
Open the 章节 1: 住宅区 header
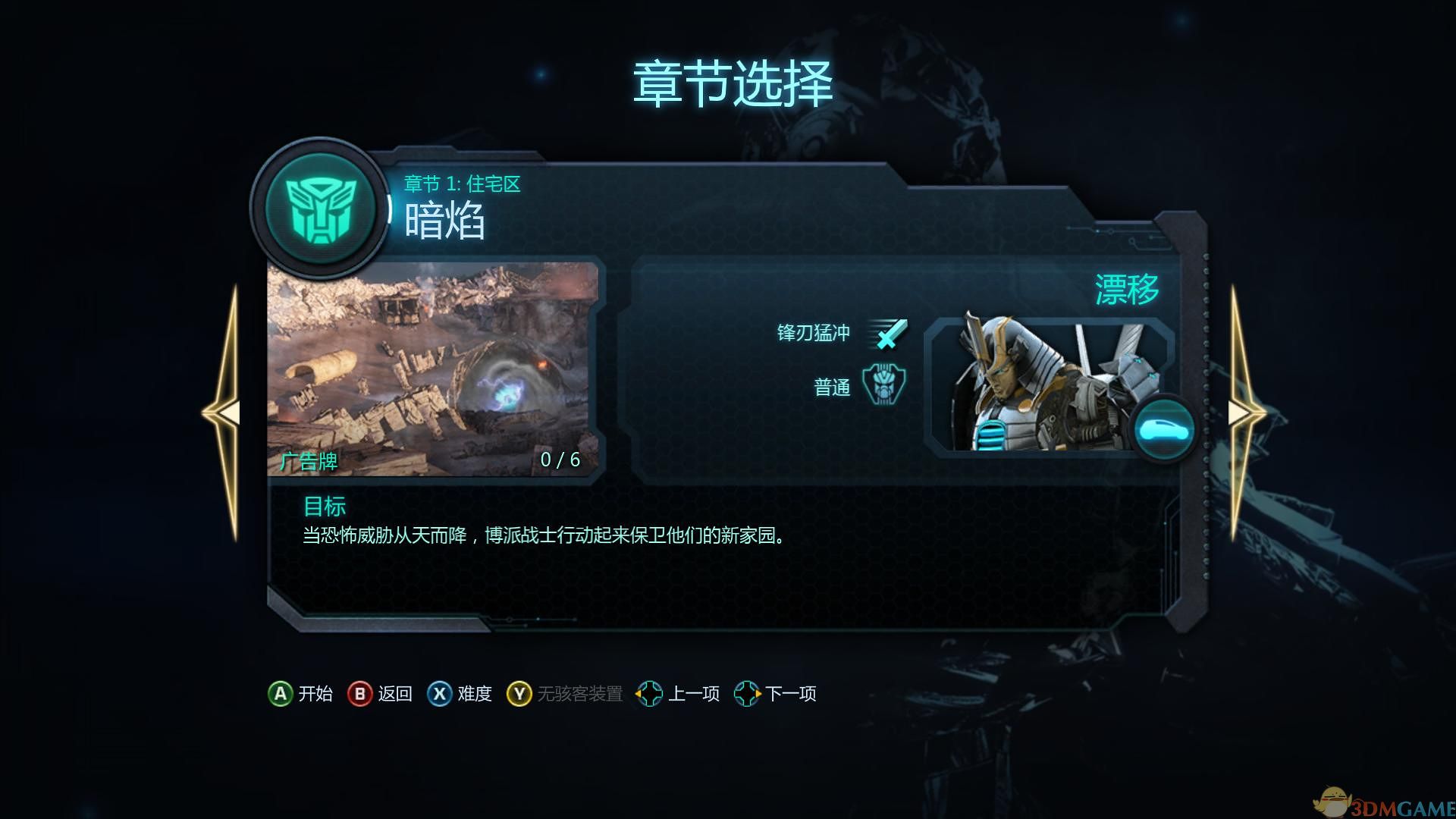tap(463, 184)
